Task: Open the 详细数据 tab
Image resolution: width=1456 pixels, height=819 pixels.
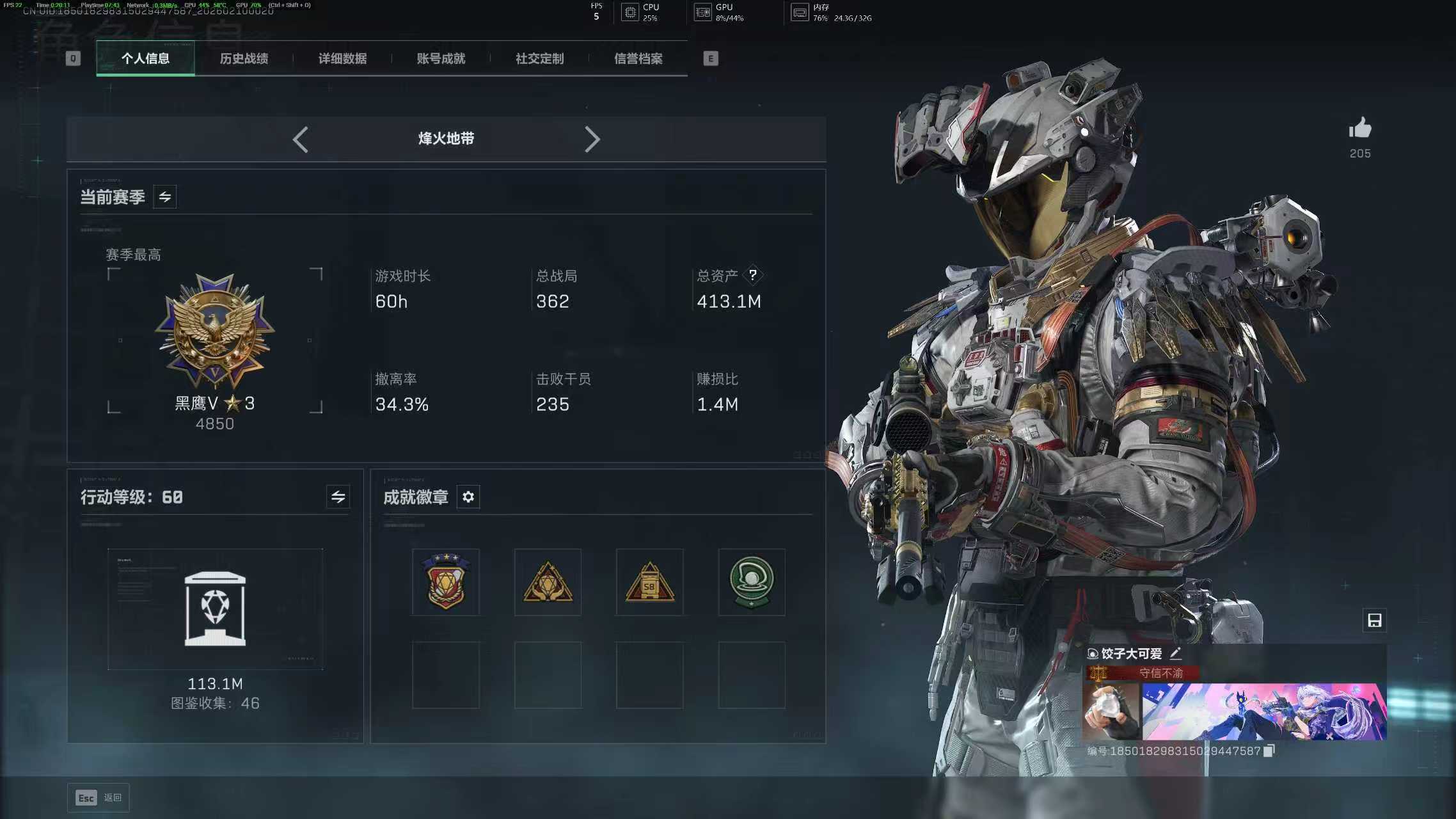Action: [x=342, y=59]
